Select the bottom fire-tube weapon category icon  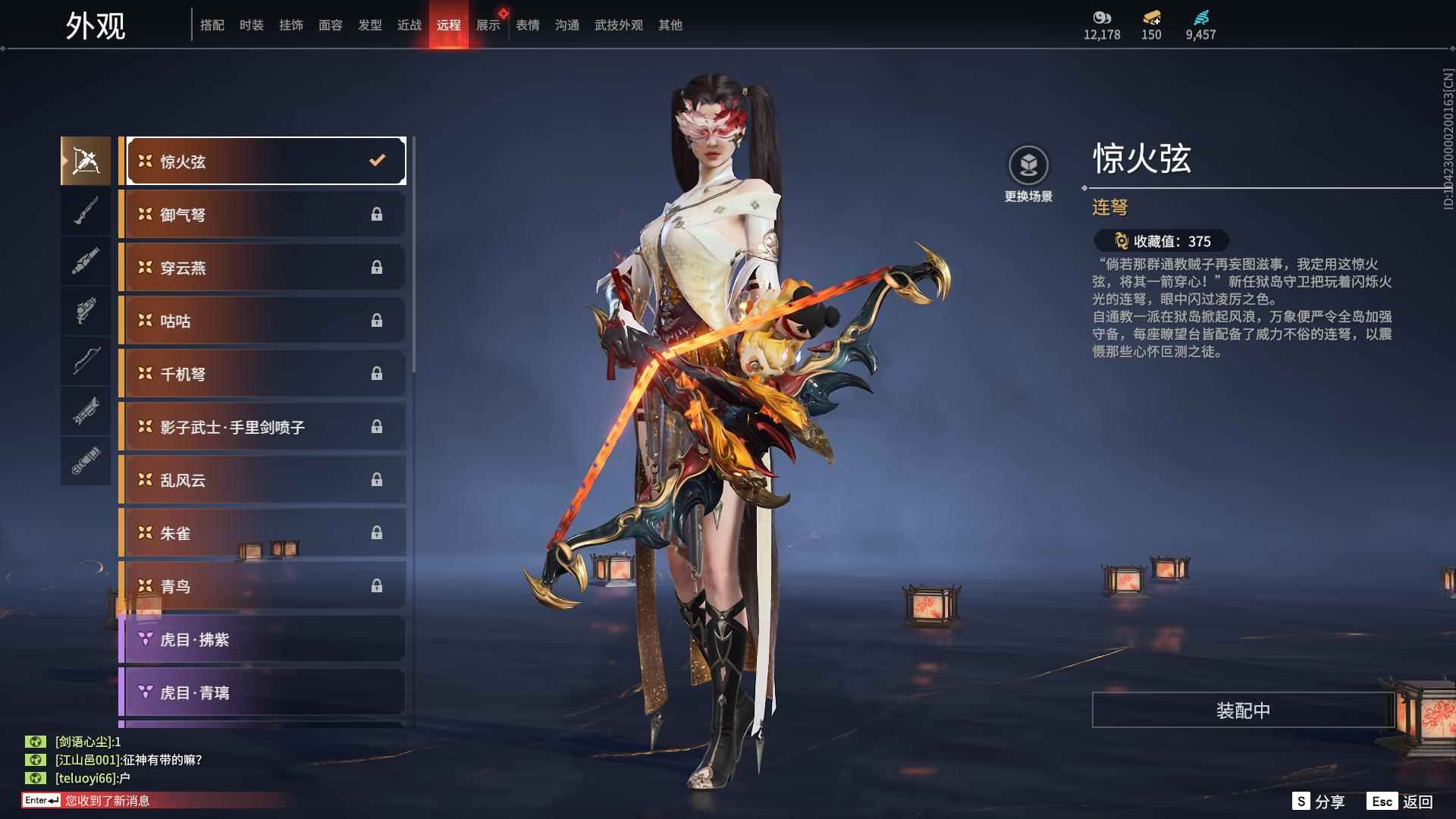tap(86, 460)
